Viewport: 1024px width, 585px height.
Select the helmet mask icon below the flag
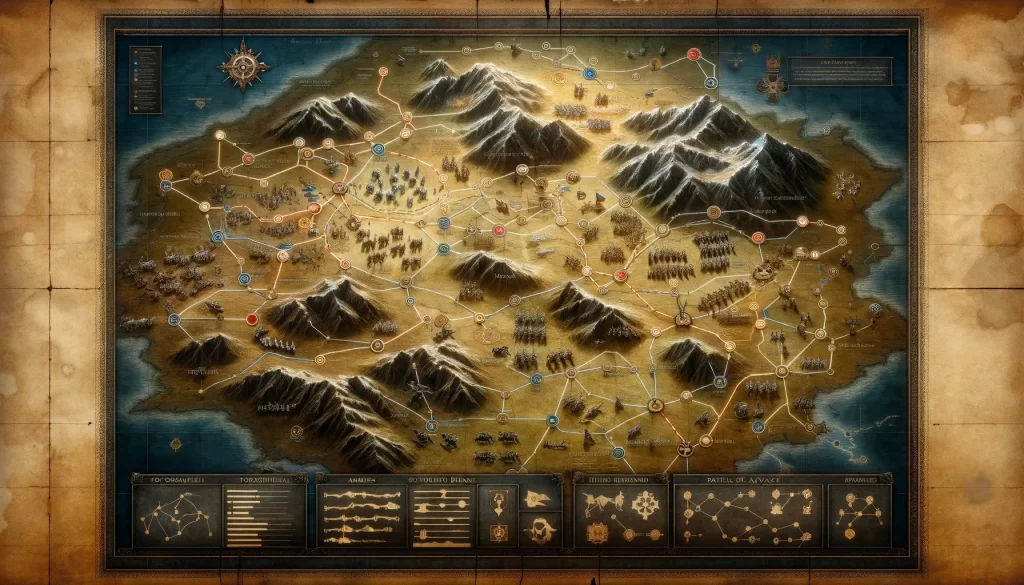point(540,528)
